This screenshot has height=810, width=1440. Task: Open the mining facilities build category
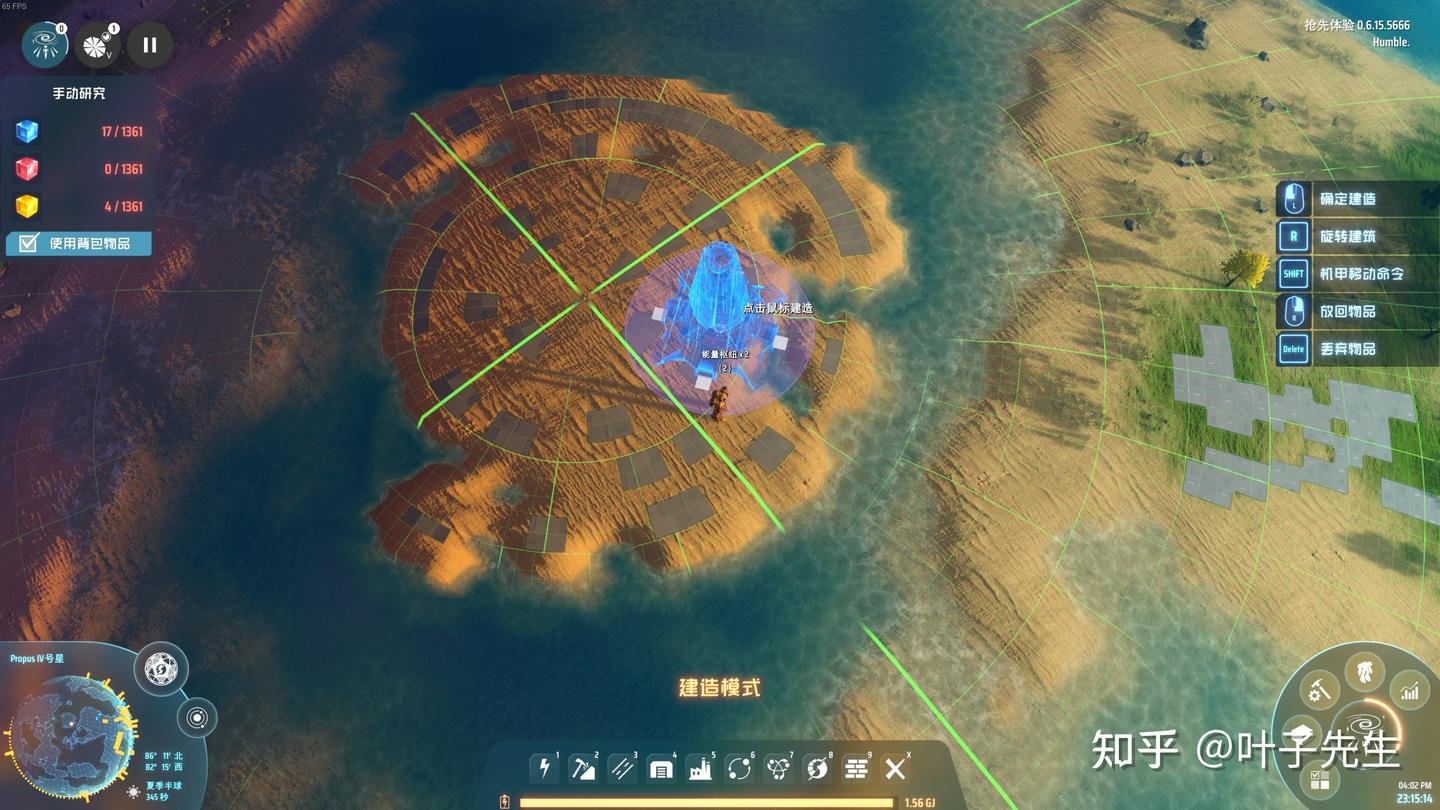[x=583, y=768]
